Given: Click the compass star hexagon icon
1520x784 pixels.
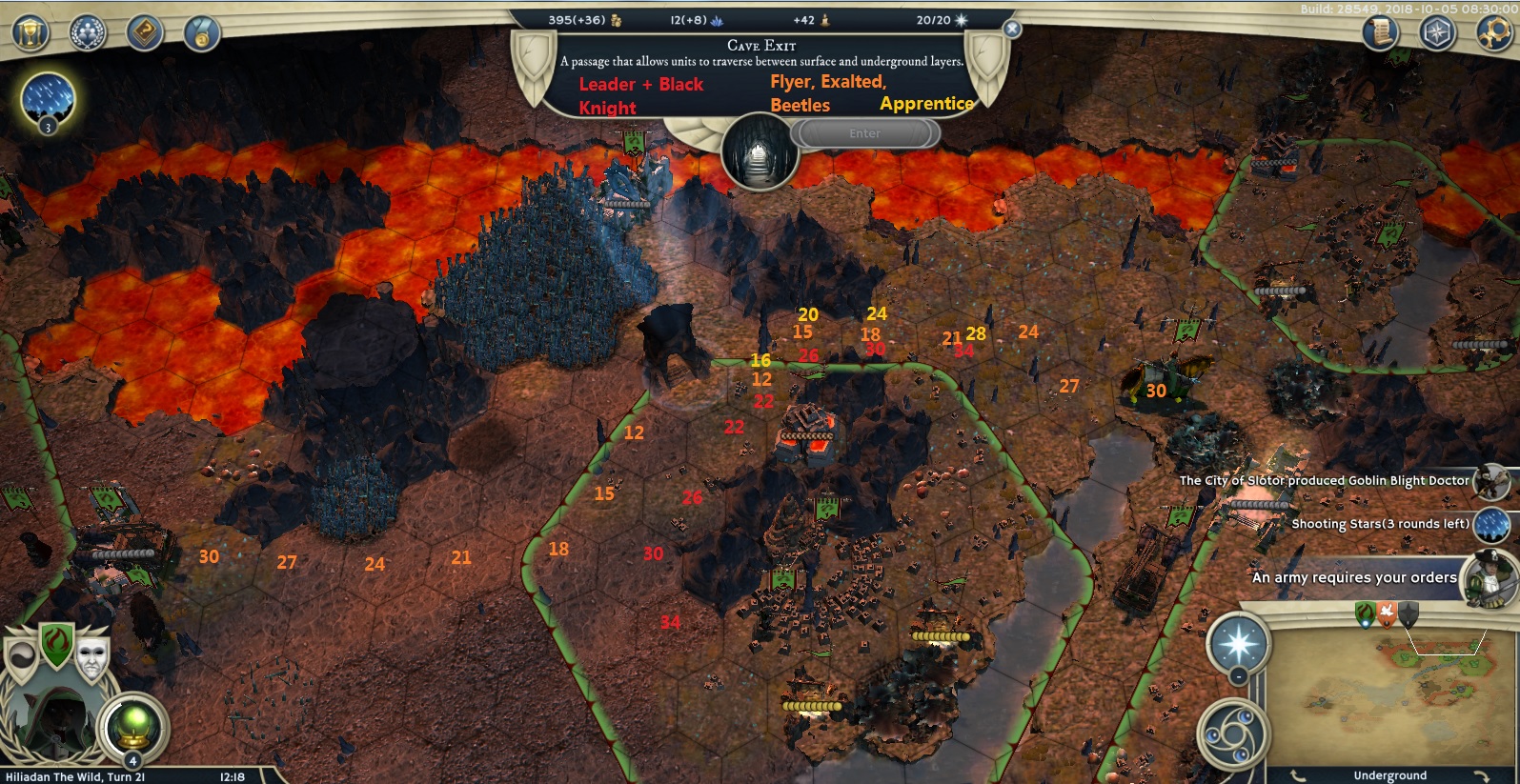Looking at the screenshot, I should click(1437, 32).
